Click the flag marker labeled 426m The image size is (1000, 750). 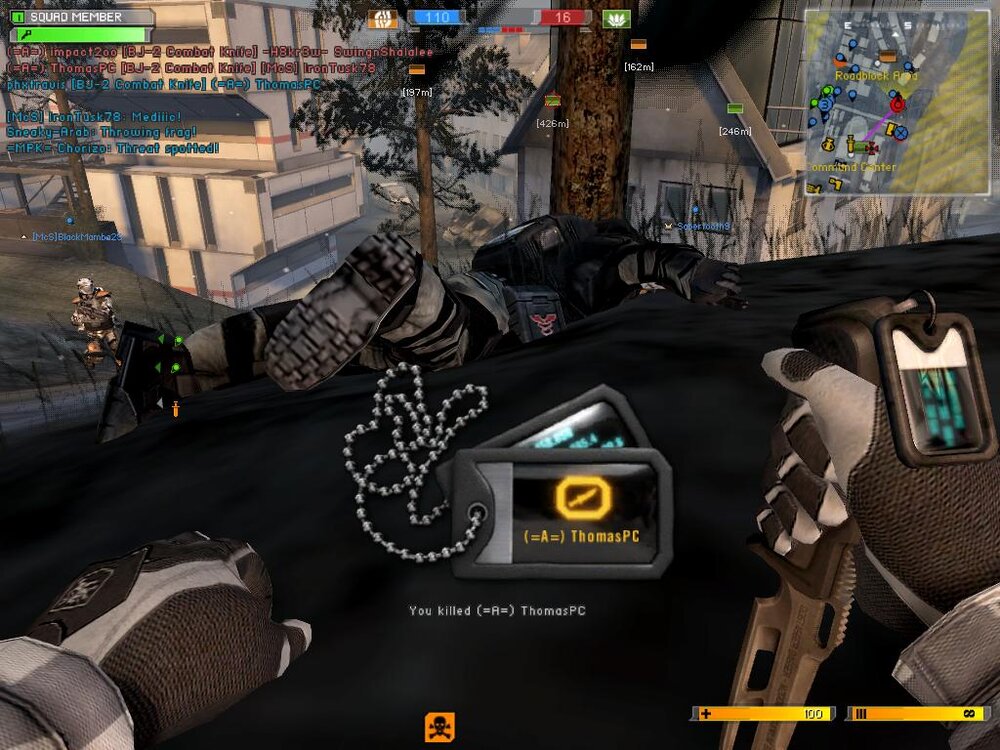[x=552, y=100]
